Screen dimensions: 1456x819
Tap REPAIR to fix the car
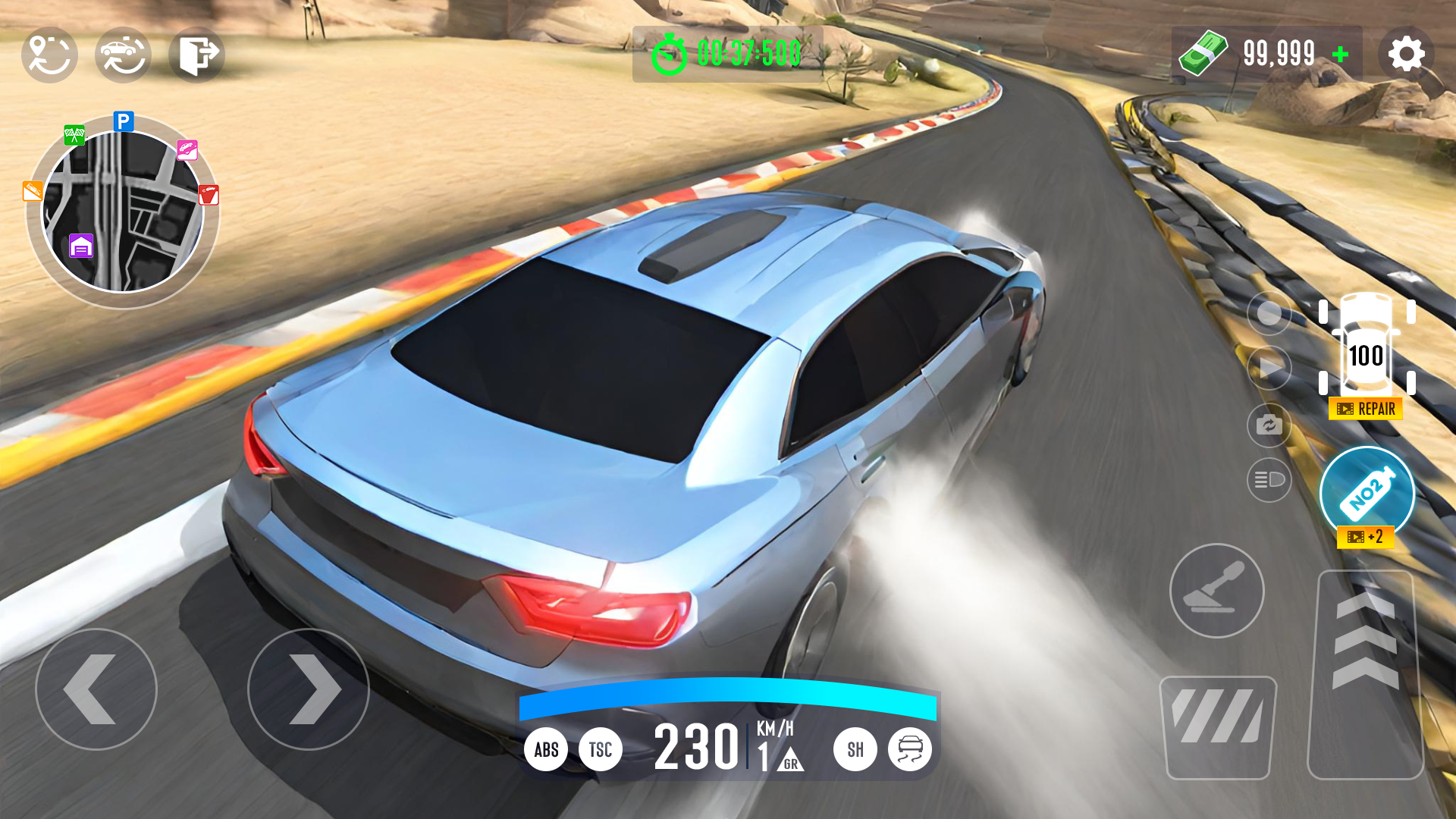tap(1364, 408)
